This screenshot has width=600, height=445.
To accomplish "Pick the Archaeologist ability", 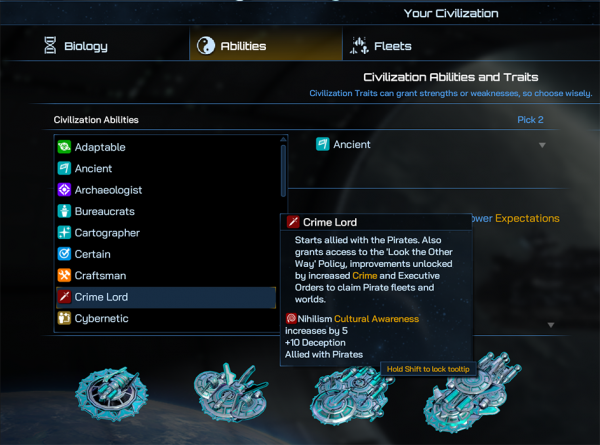I will coord(108,190).
